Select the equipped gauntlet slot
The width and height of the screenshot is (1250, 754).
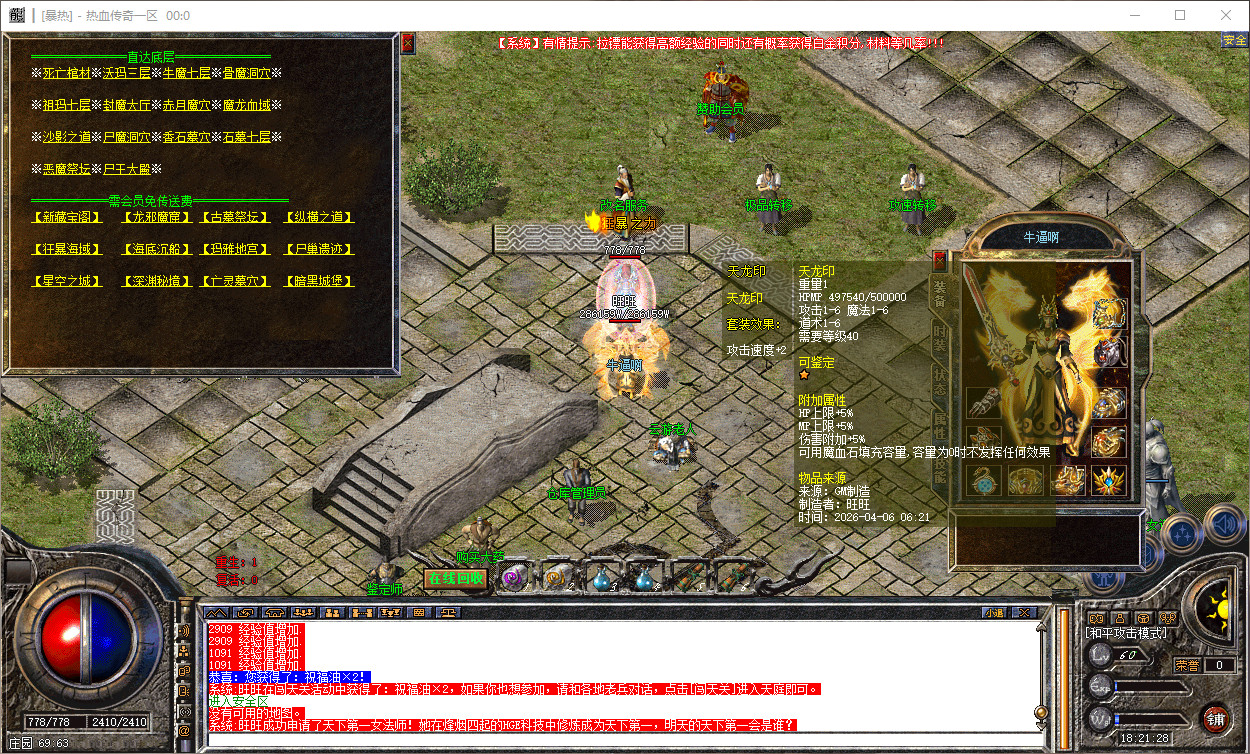(984, 404)
